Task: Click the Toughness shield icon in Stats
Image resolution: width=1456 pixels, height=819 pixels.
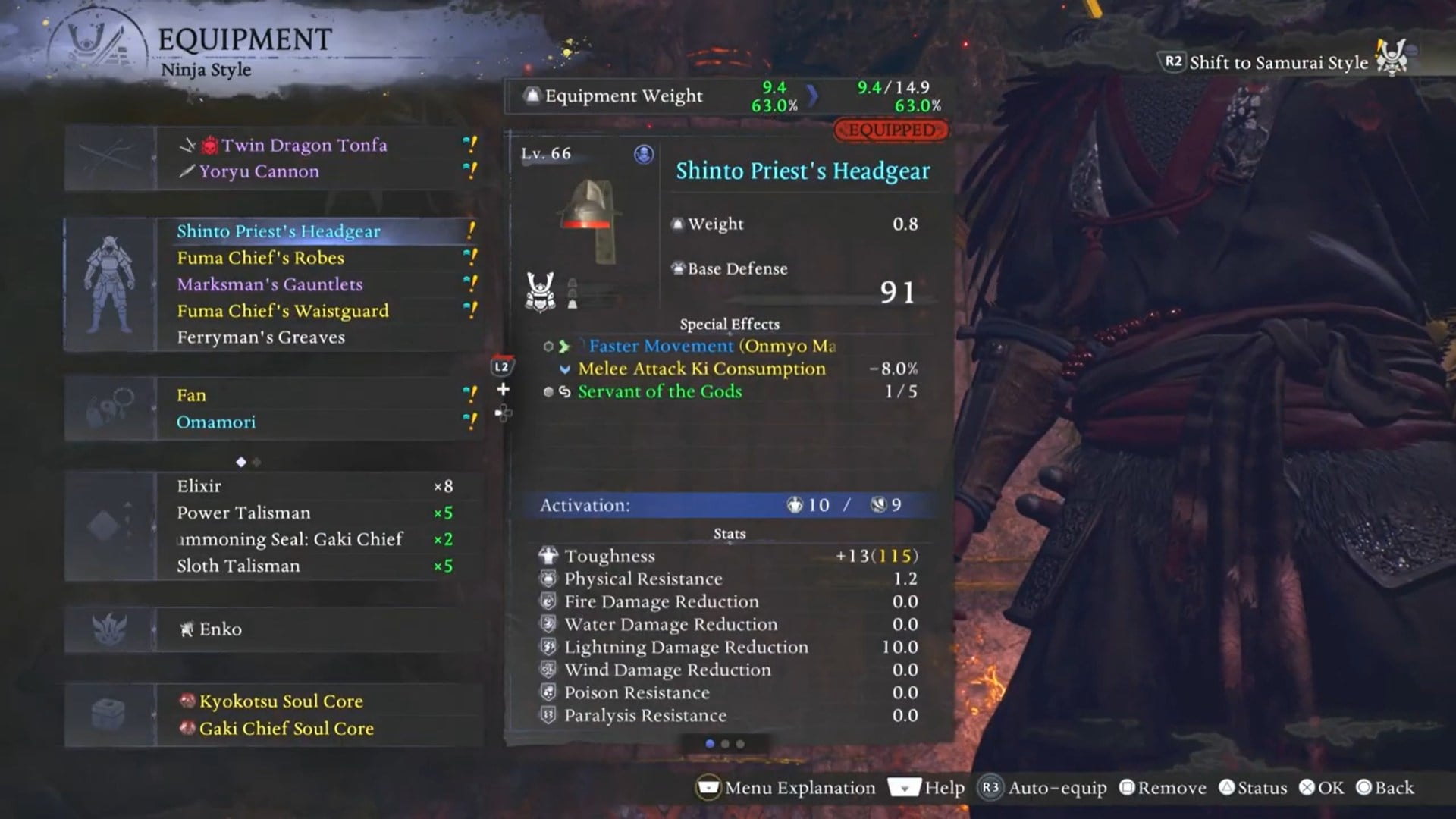Action: click(x=548, y=555)
